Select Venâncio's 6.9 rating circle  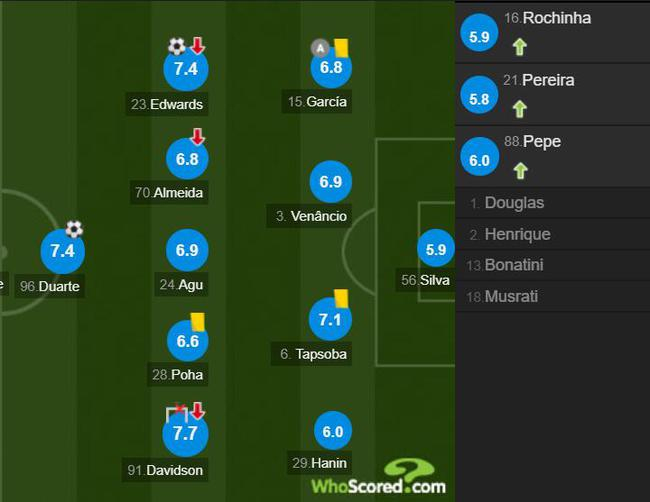point(332,182)
